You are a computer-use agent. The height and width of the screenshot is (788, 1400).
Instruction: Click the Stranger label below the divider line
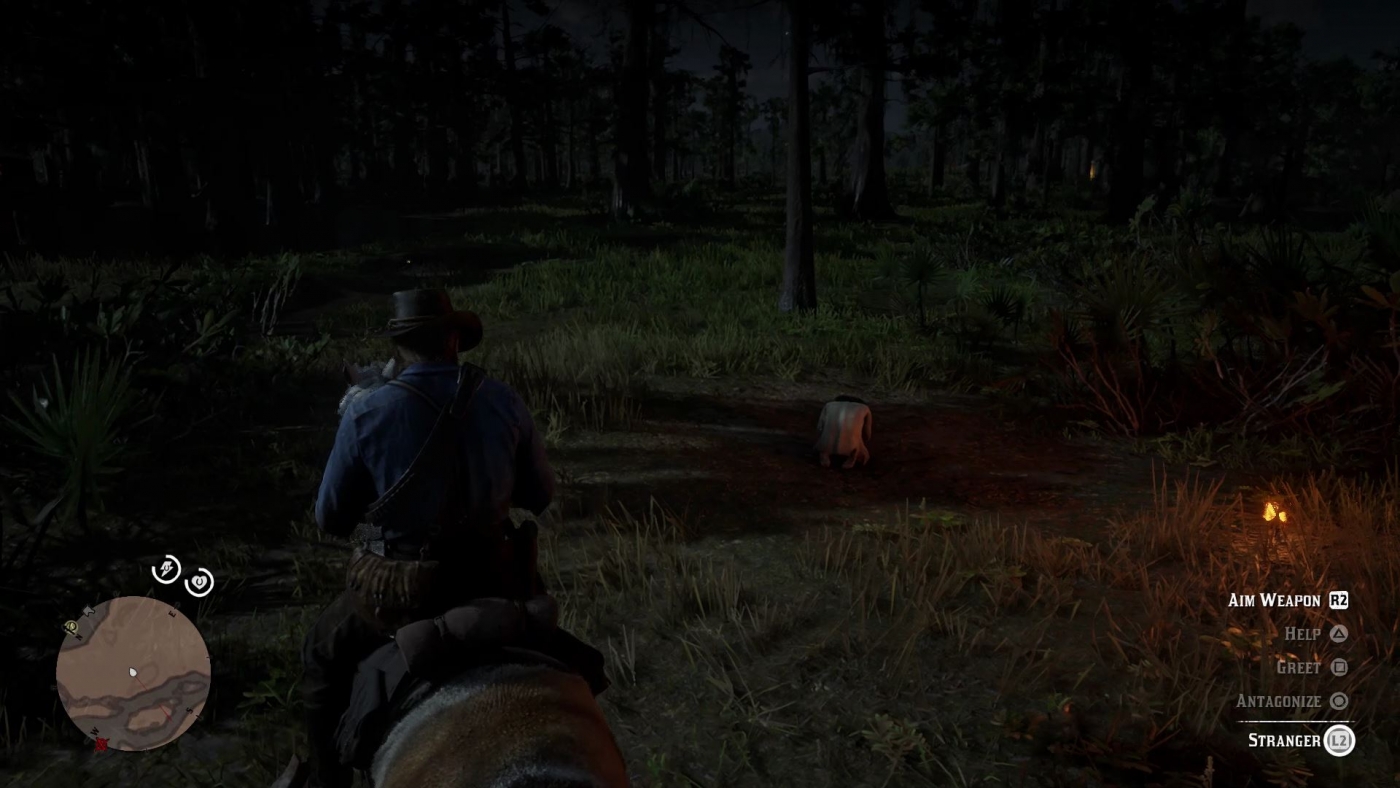tap(1285, 741)
